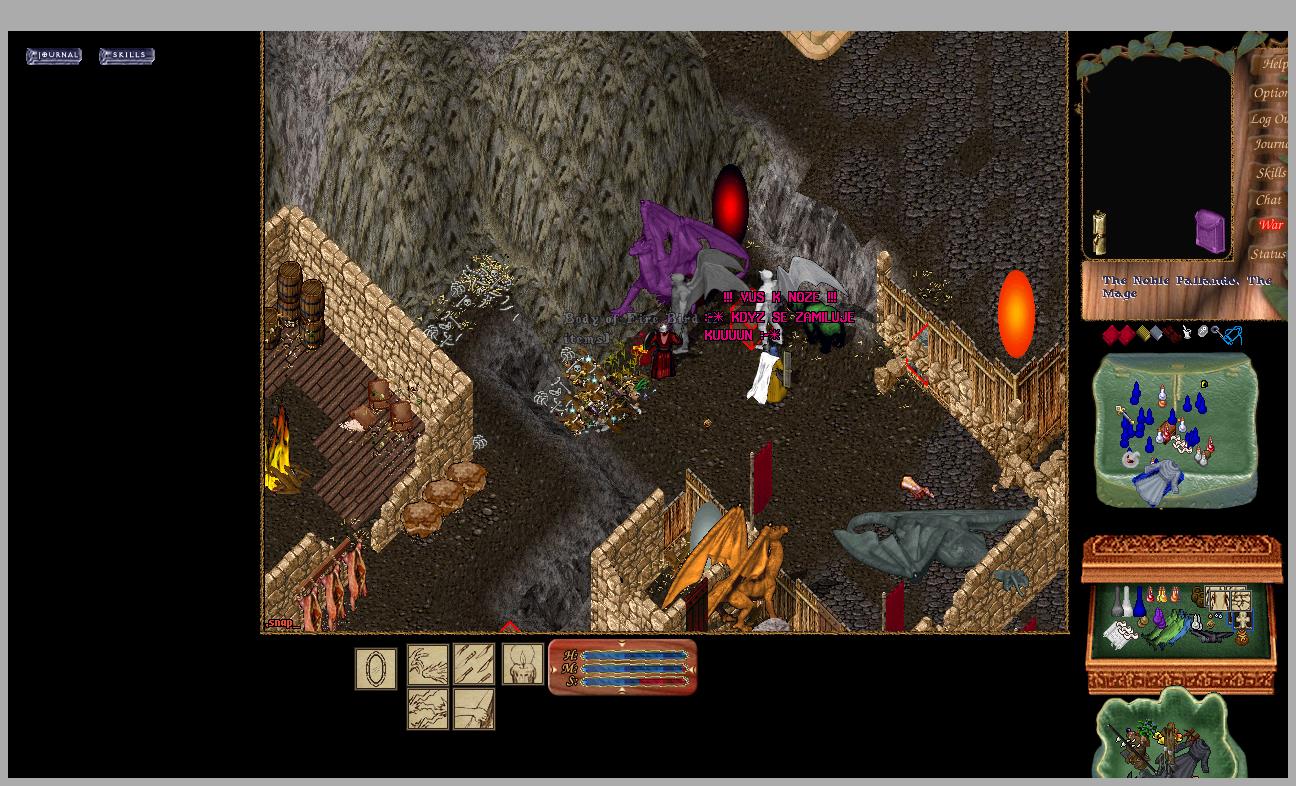Open Chat from the paperdoll
This screenshot has width=1296, height=786.
[x=1268, y=200]
